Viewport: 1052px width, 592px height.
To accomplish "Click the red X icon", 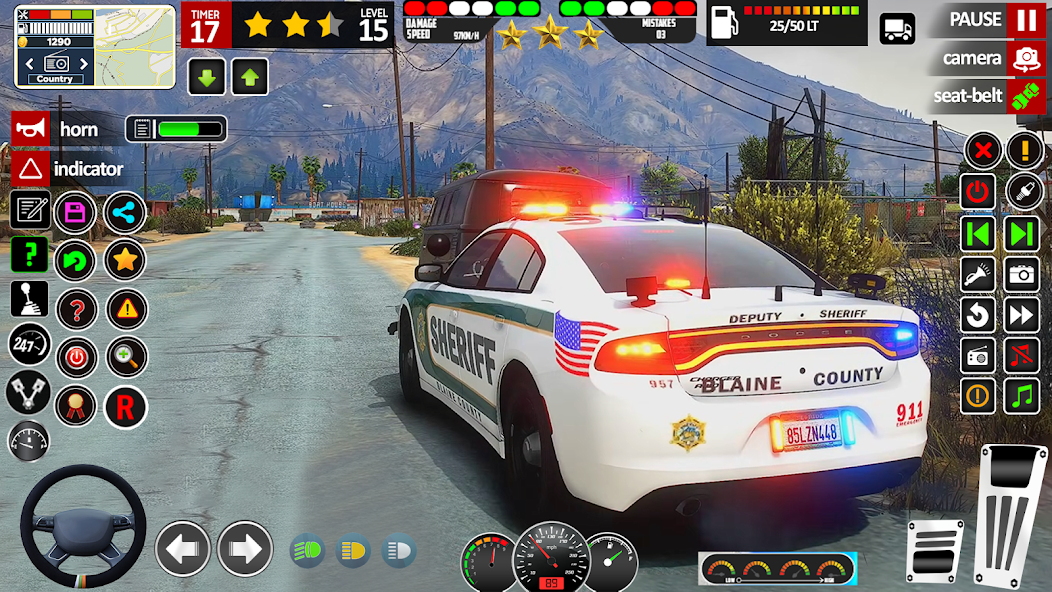I will (982, 151).
